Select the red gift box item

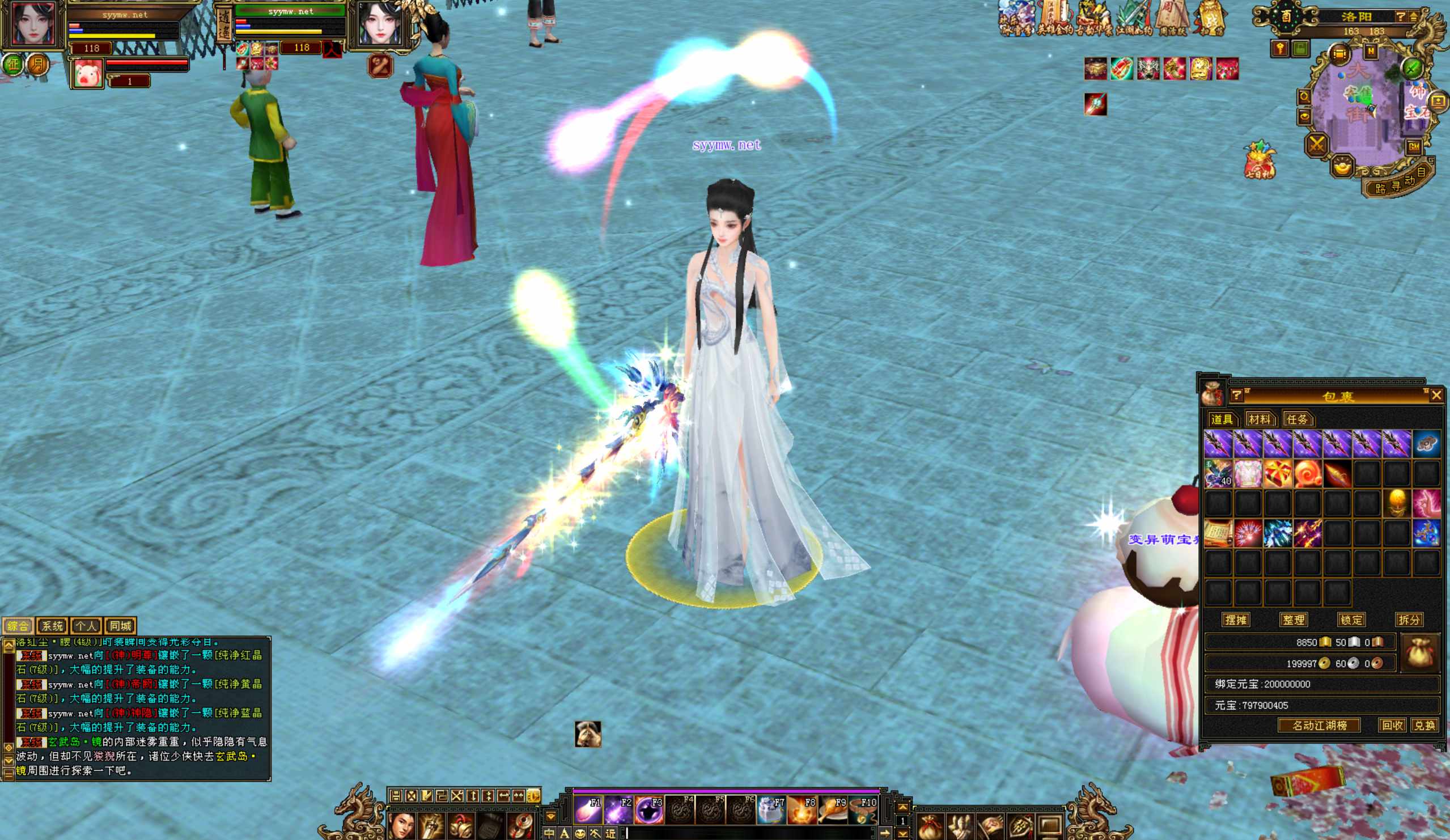1277,473
